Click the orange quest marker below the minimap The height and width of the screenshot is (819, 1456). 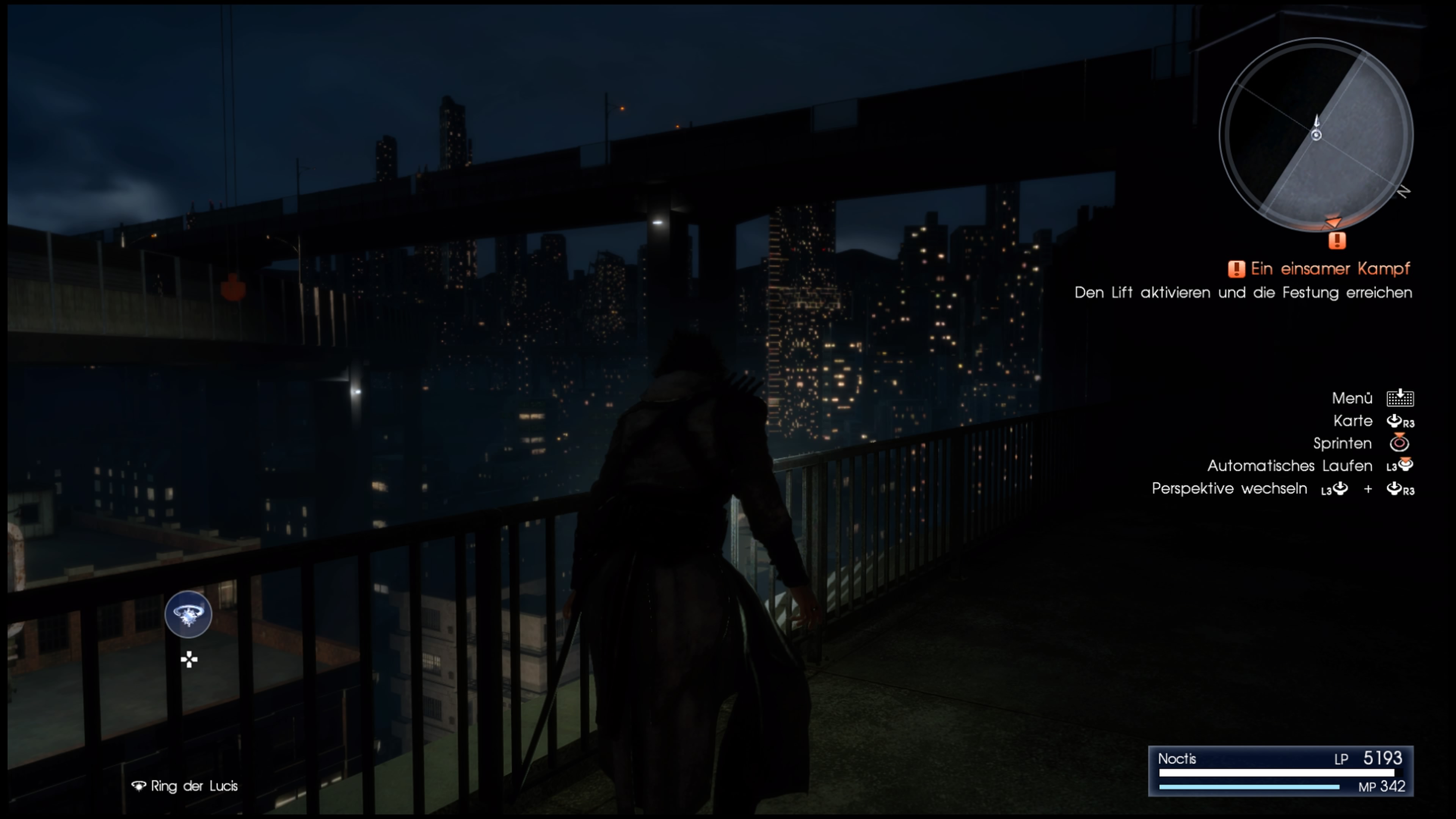tap(1337, 241)
